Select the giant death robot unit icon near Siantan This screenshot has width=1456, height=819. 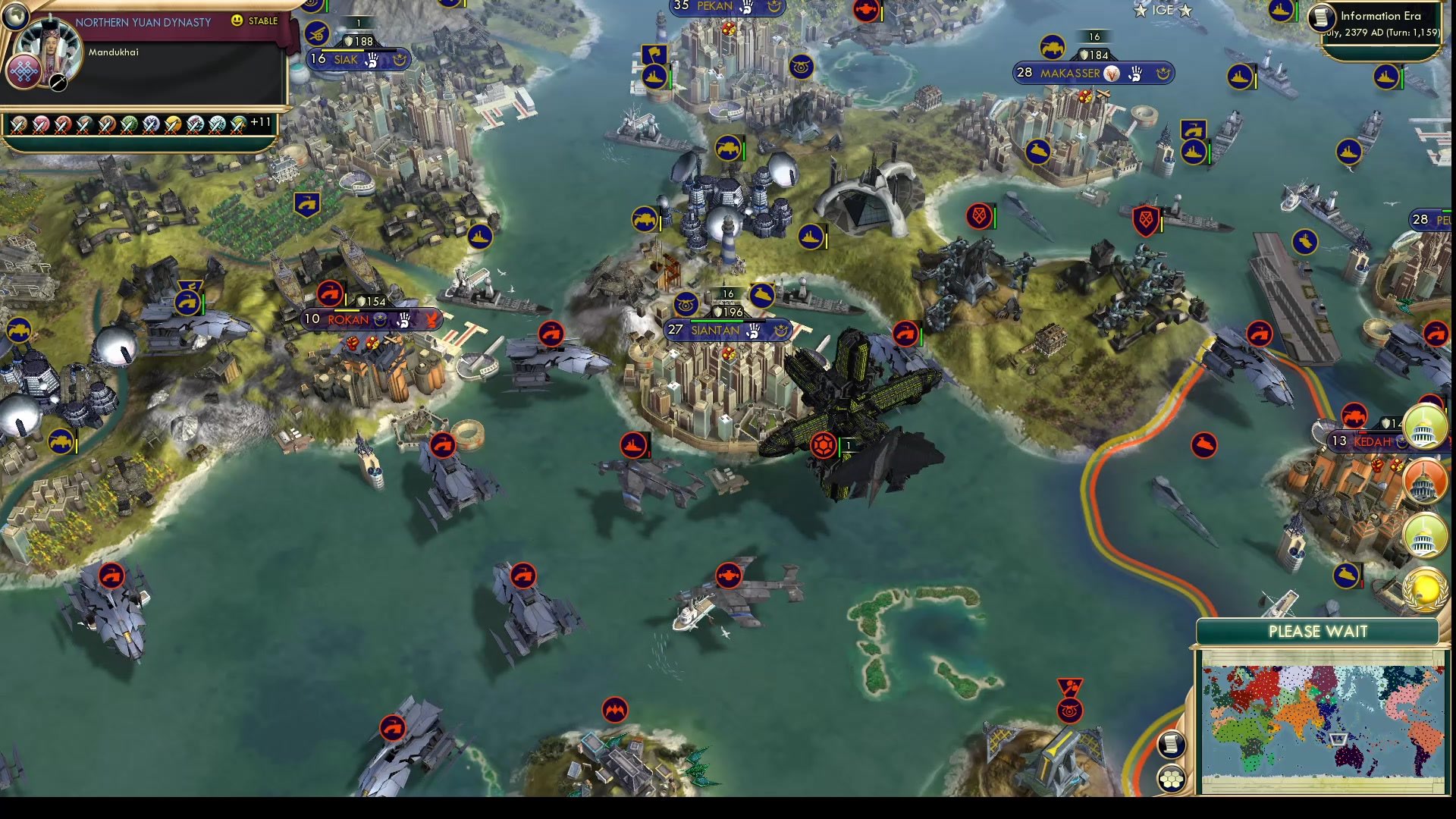(x=824, y=446)
